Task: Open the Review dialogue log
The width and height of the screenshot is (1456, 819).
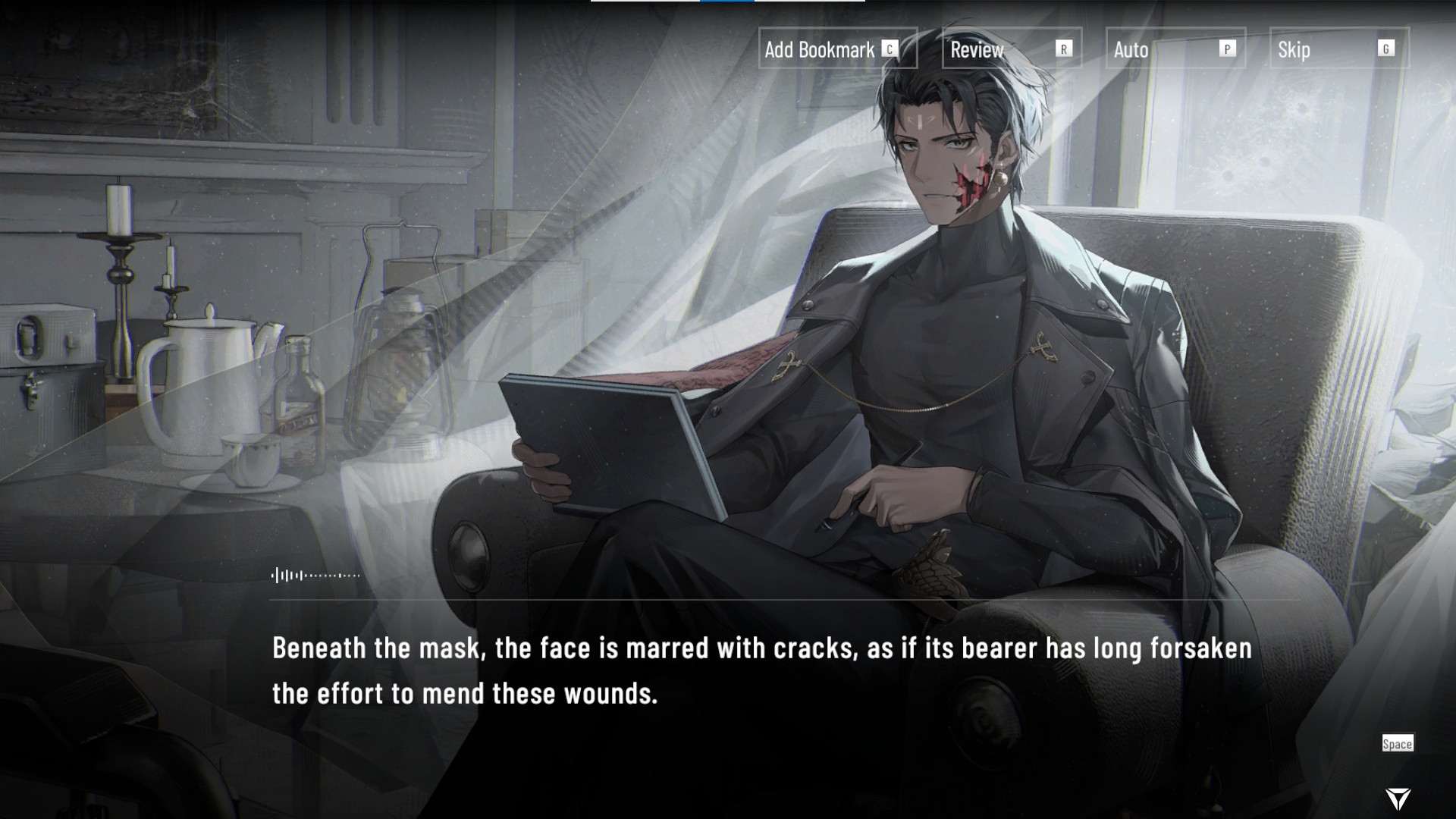Action: (x=1011, y=49)
